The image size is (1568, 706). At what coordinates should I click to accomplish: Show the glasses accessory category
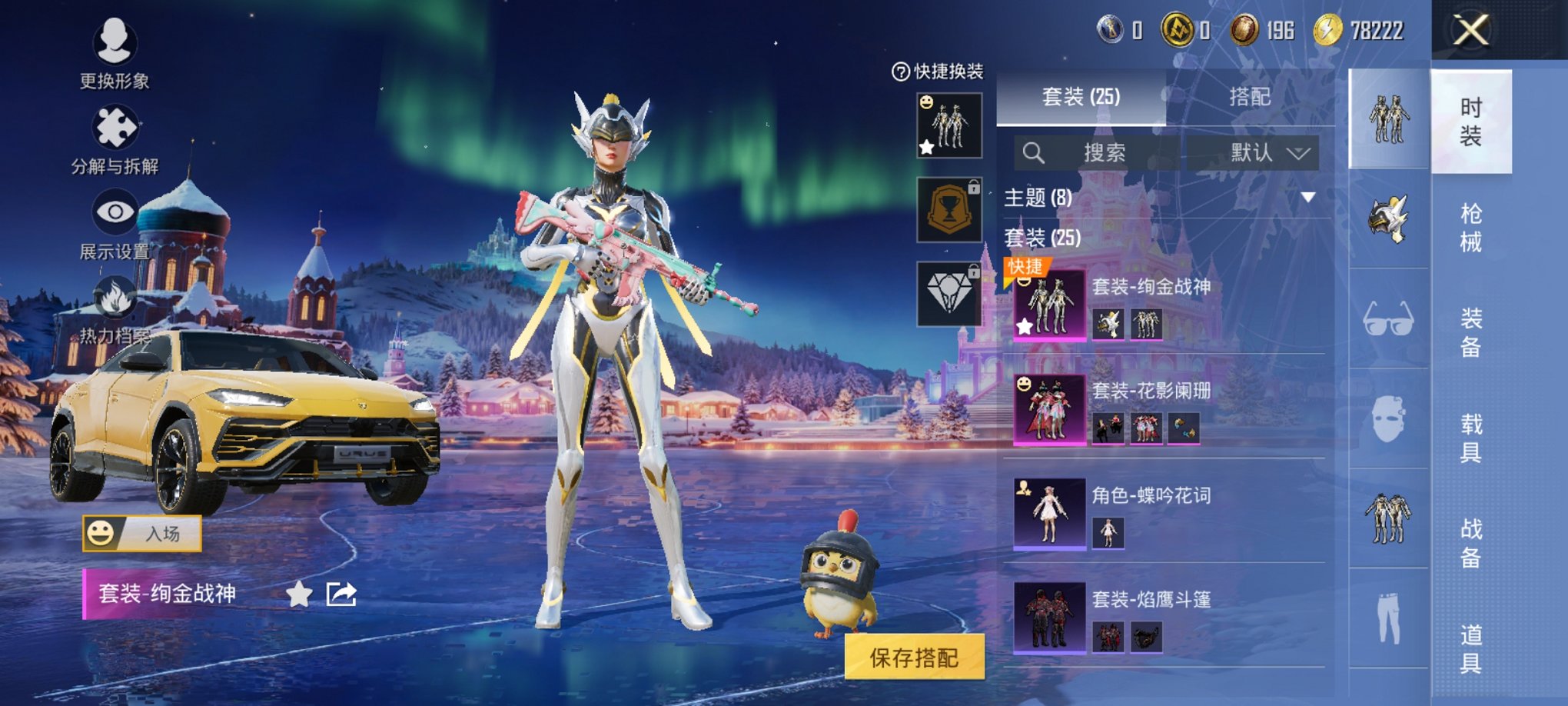tap(1388, 318)
